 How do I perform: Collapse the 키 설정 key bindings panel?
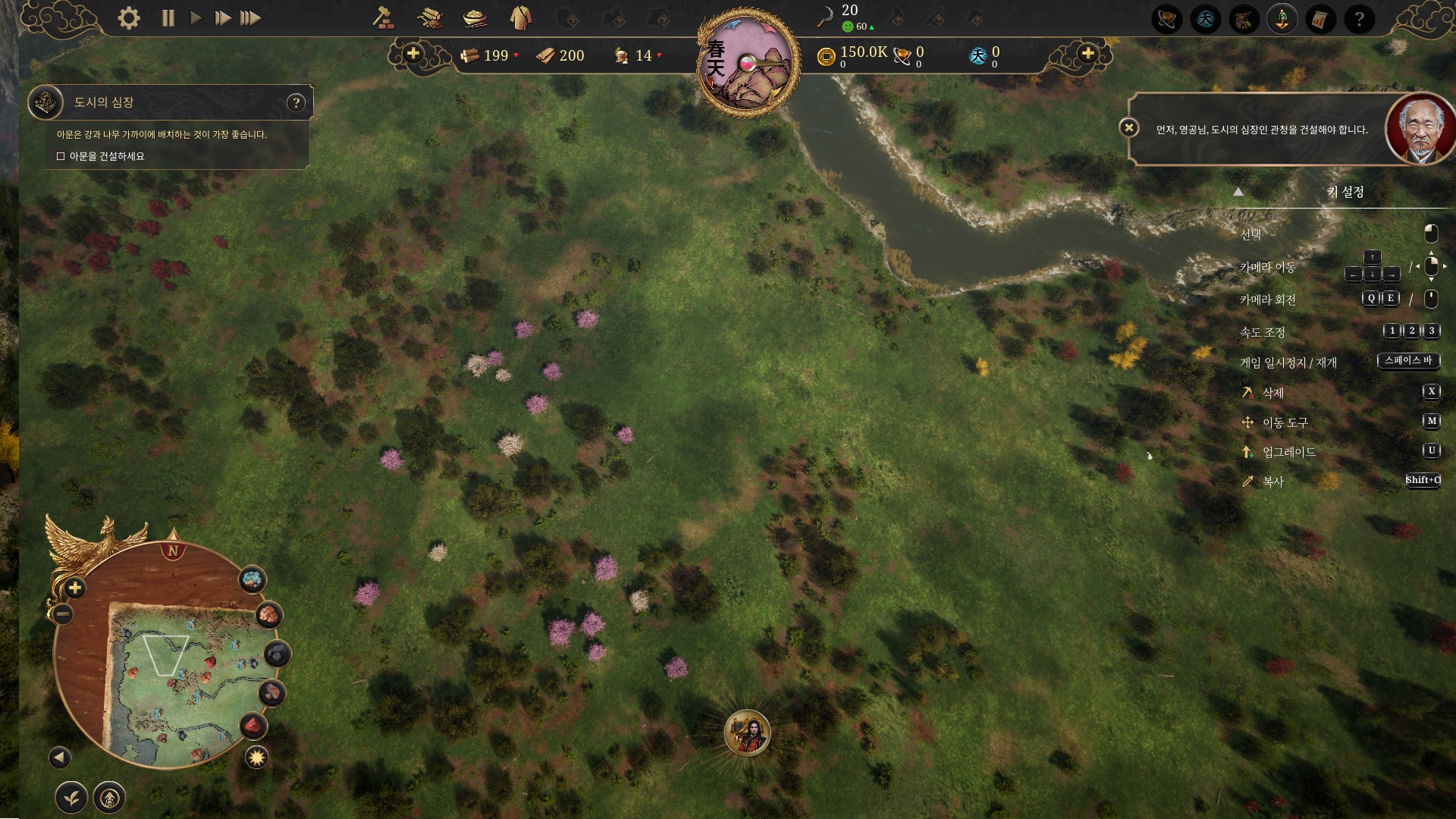(1238, 192)
